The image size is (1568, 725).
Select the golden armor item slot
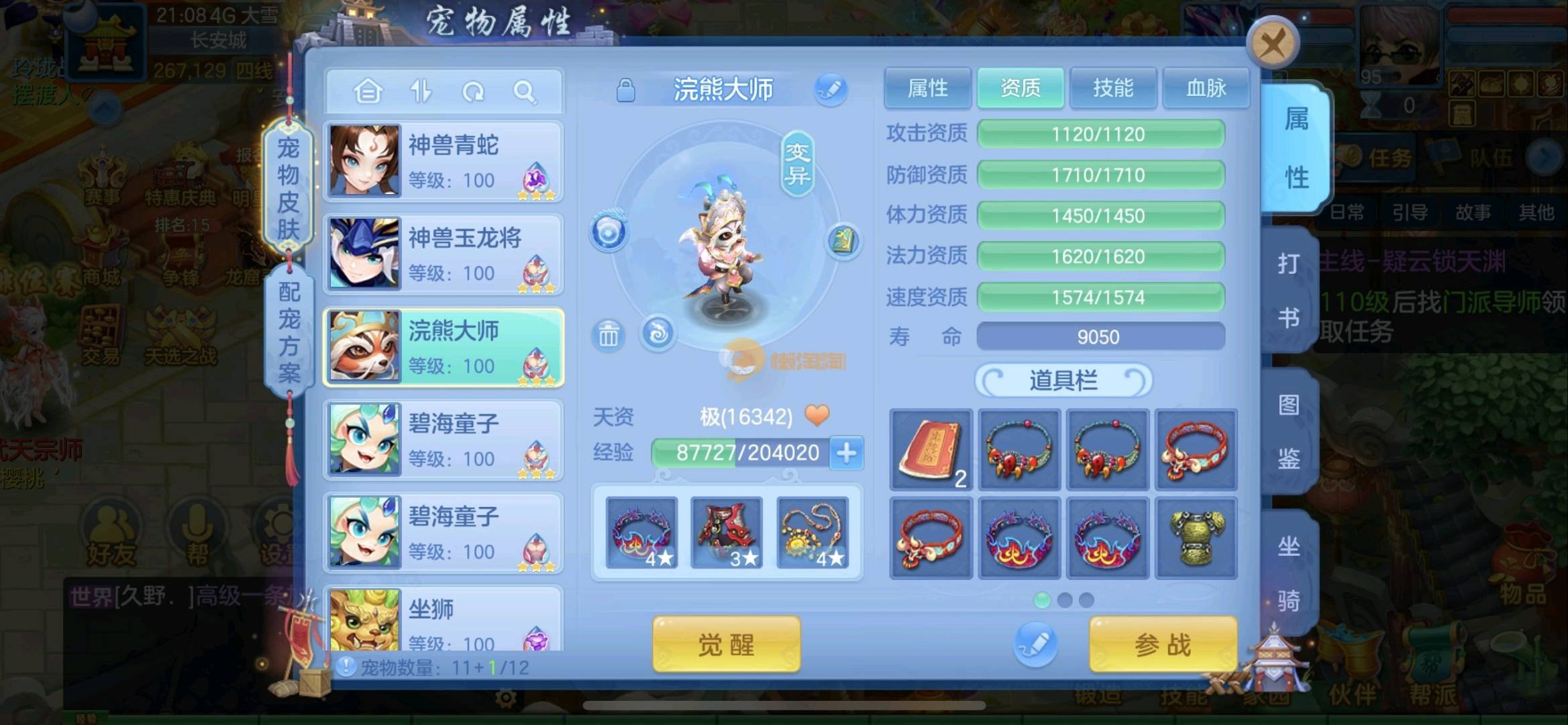tap(1196, 538)
